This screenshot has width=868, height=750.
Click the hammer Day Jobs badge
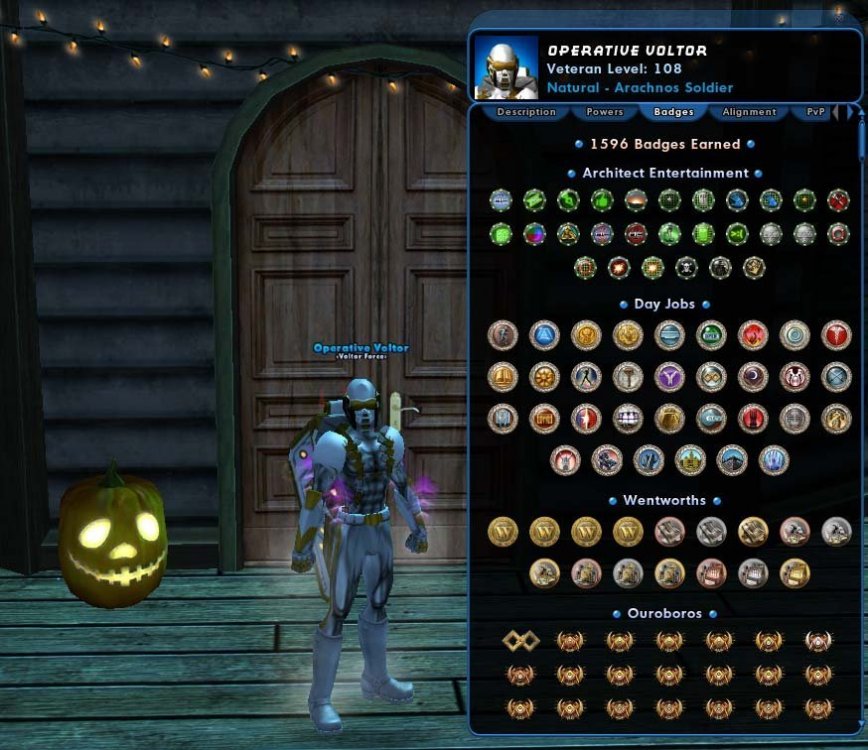pyautogui.click(x=628, y=377)
